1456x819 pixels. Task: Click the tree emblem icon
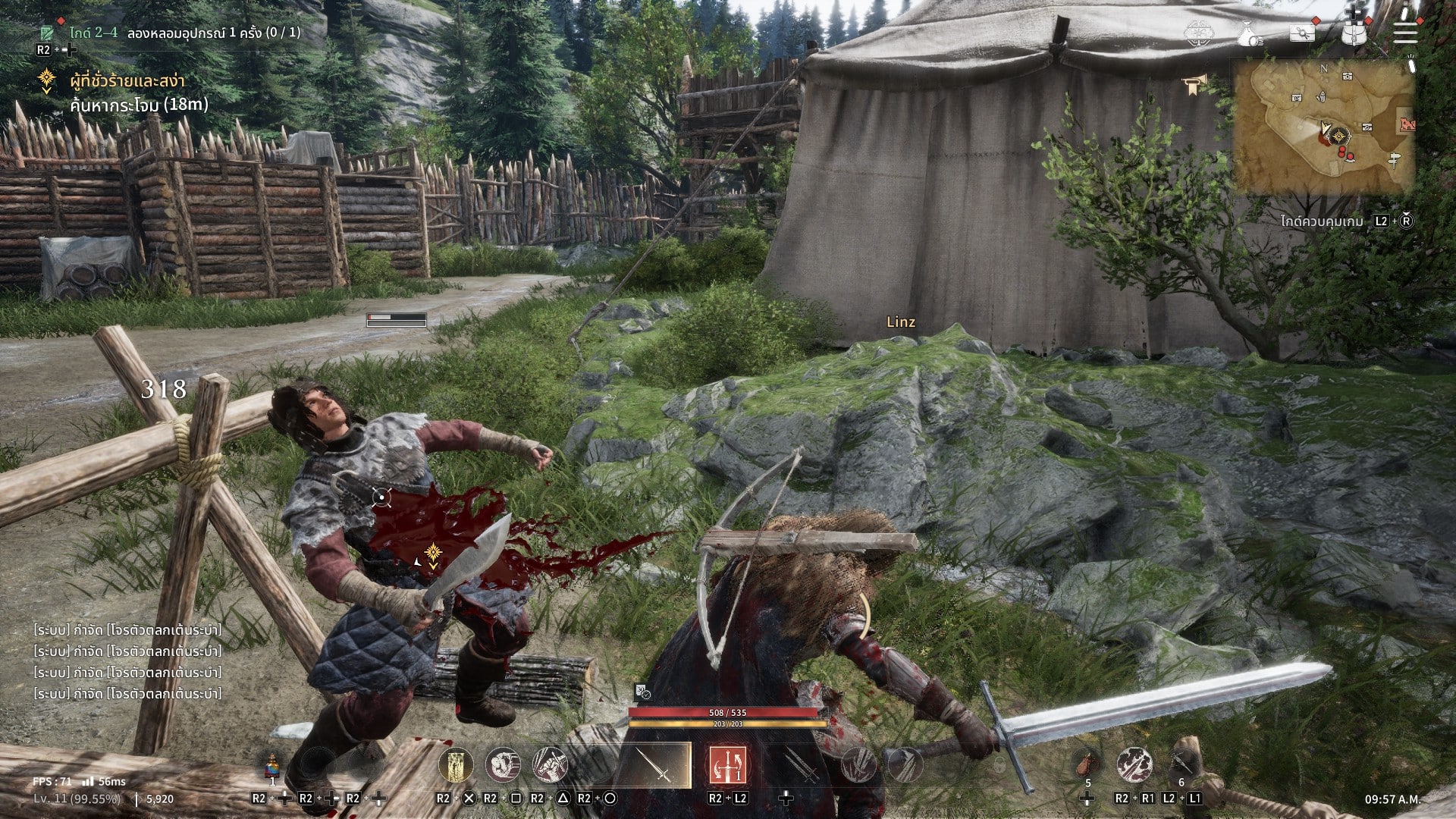pos(1197,32)
